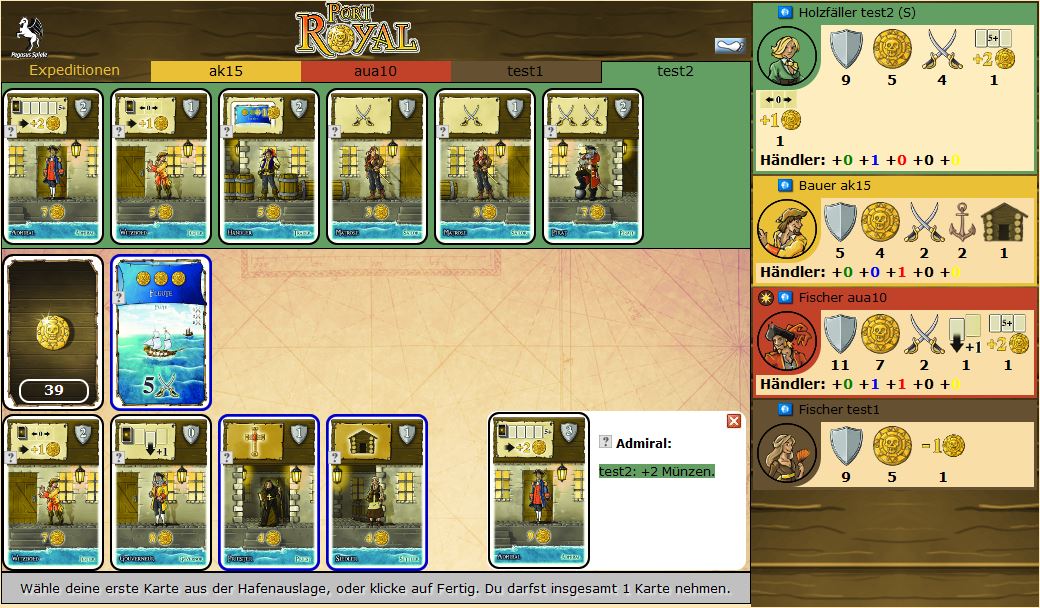Pick the Gouverneur card from the harbor
Image resolution: width=1040 pixels, height=608 pixels.
[x=161, y=491]
